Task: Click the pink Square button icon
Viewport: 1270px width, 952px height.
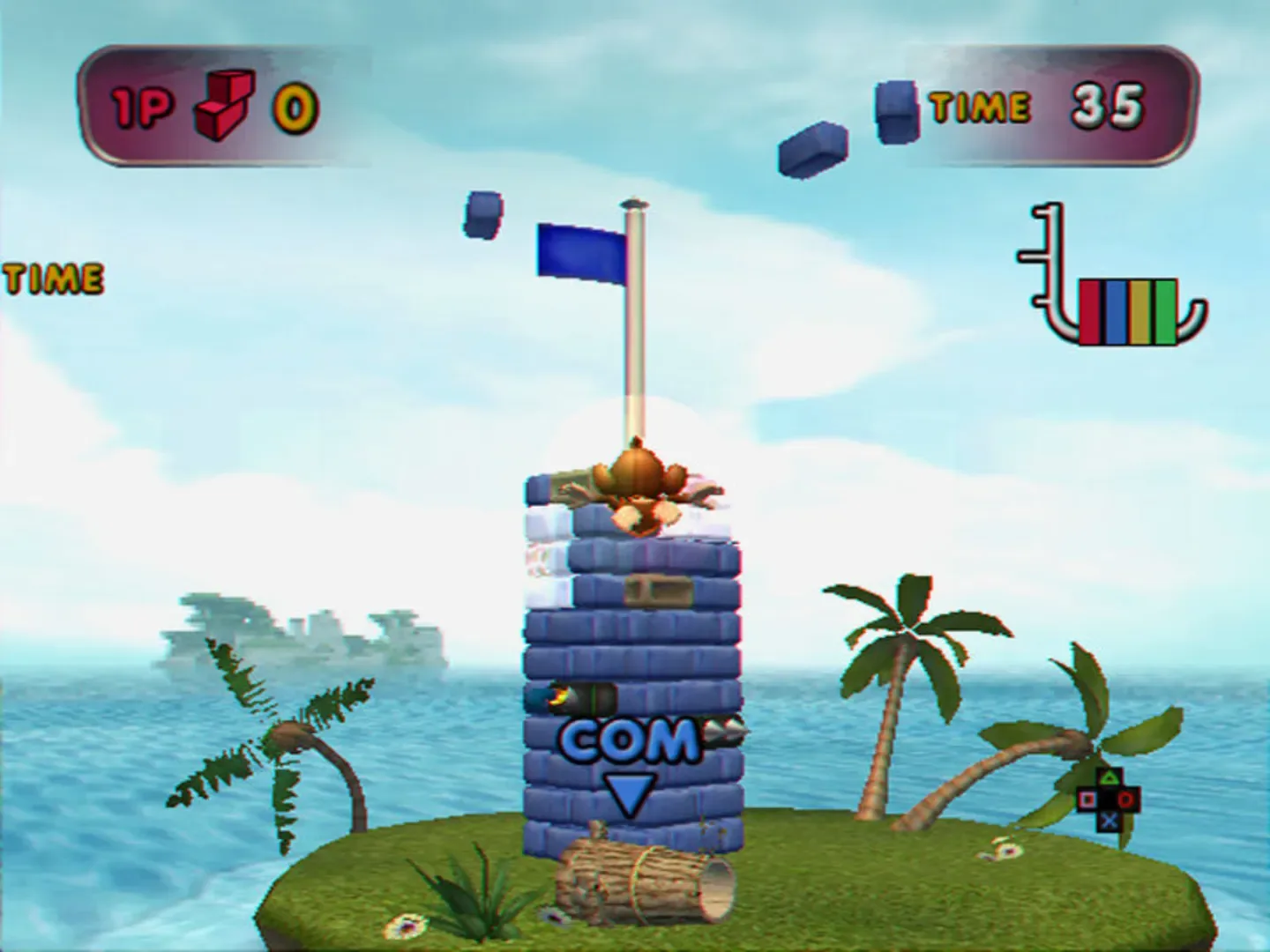Action: pos(1088,800)
